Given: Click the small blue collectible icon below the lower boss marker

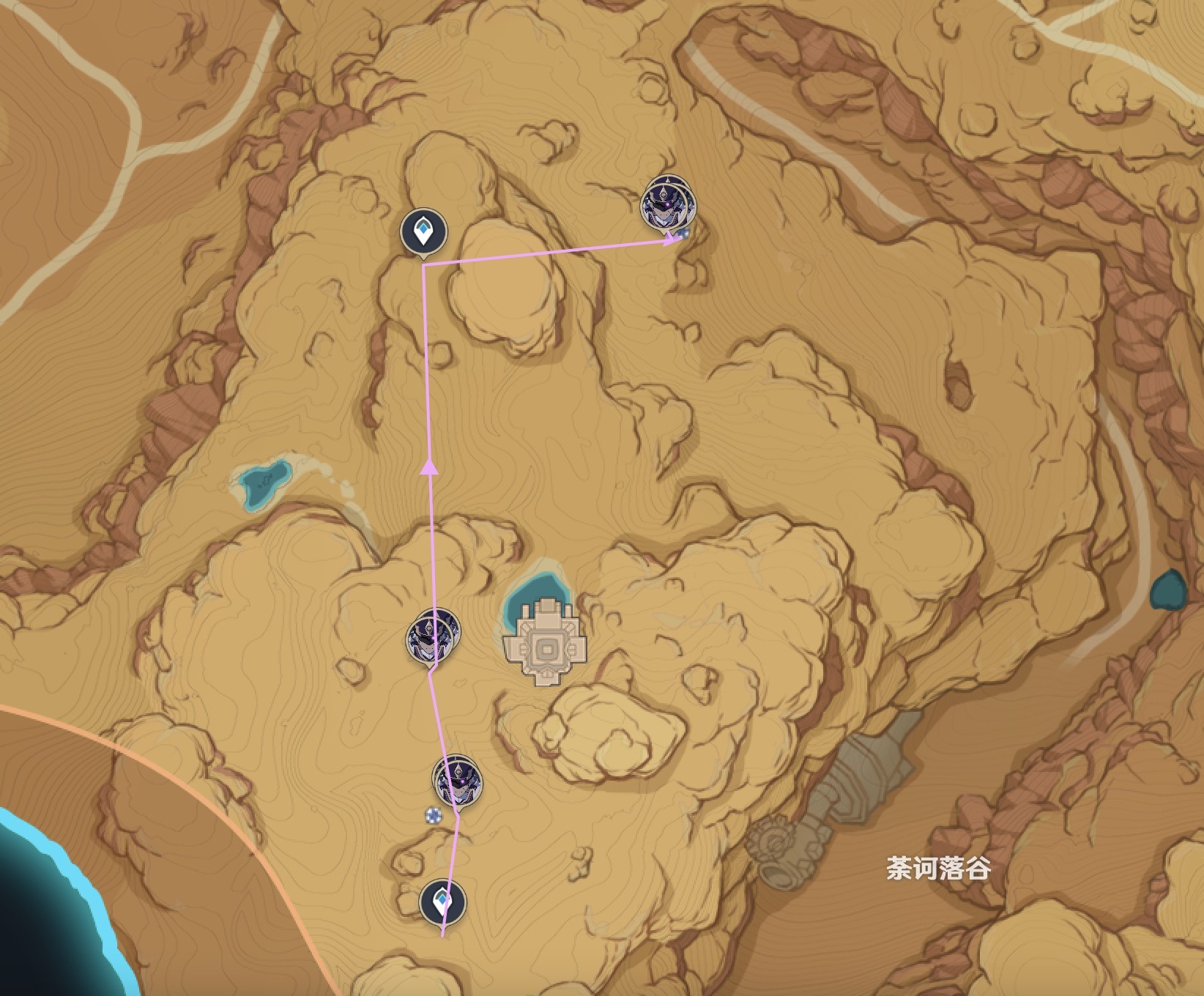Looking at the screenshot, I should [432, 815].
